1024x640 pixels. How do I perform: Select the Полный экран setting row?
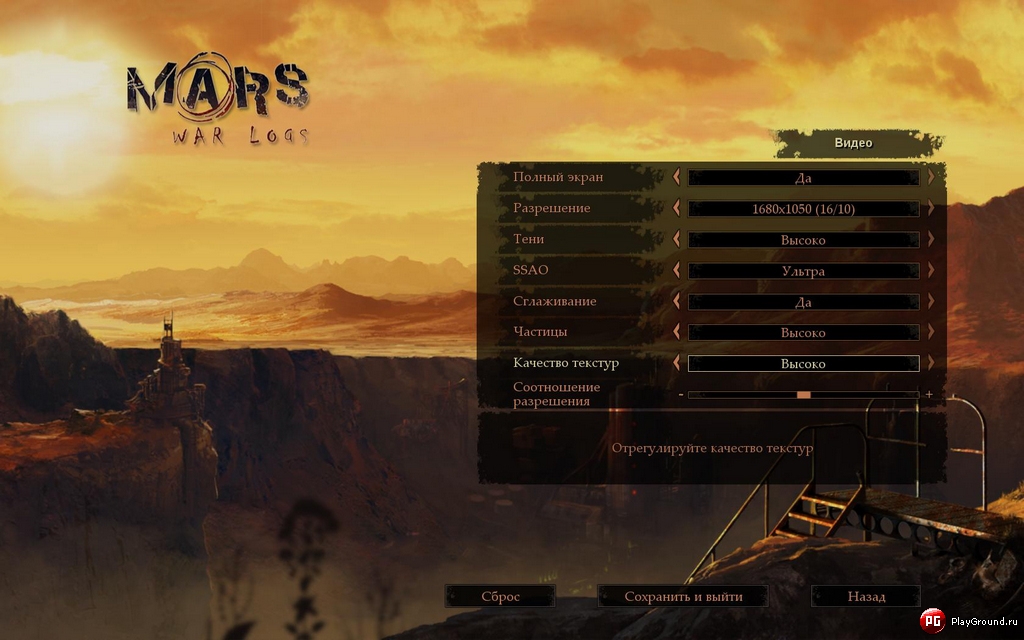[x=558, y=177]
